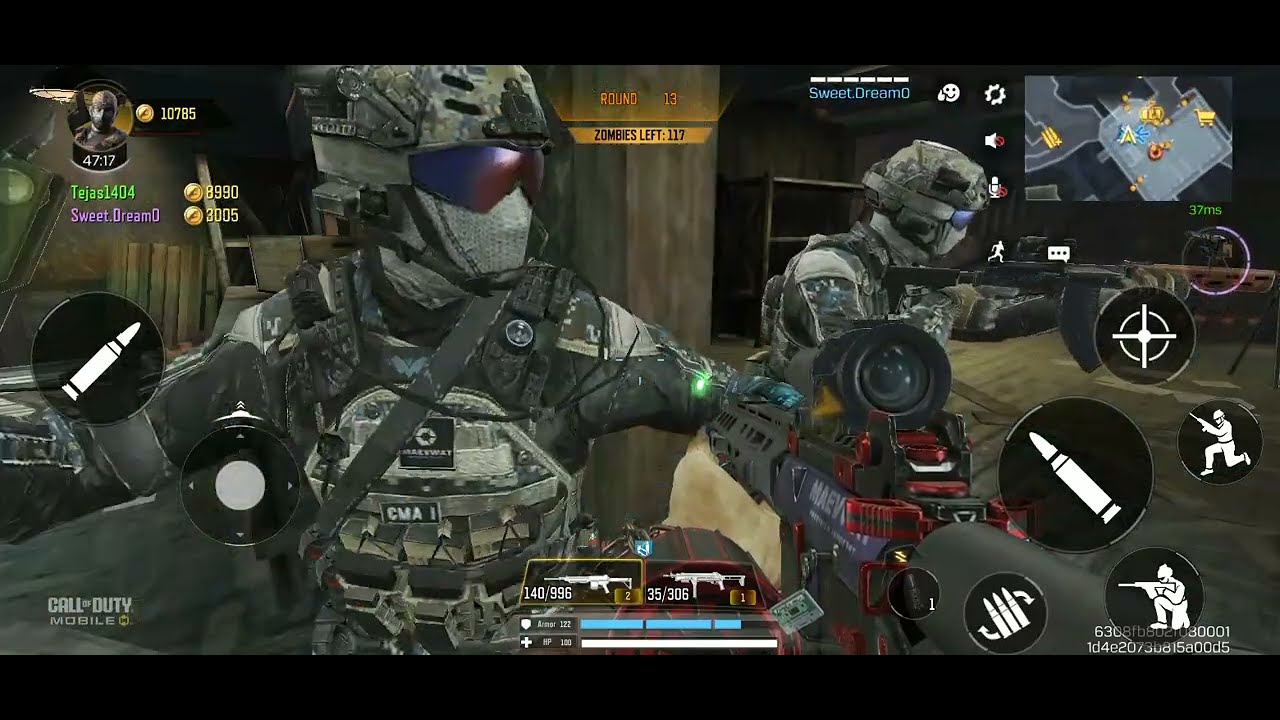The height and width of the screenshot is (720, 1280).
Task: Toggle the muted microphone icon
Action: (x=996, y=187)
